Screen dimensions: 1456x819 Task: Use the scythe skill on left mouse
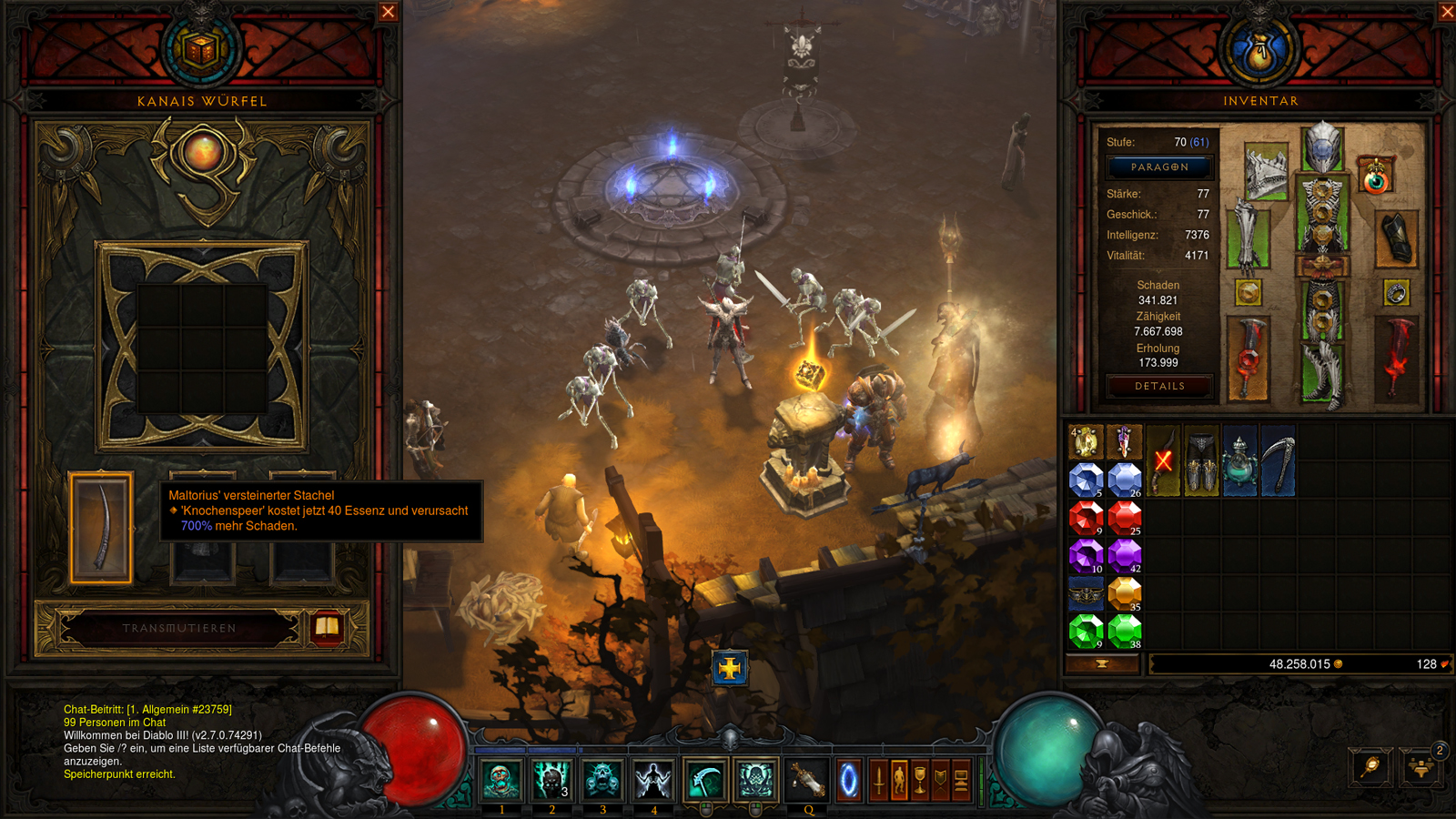pyautogui.click(x=704, y=780)
